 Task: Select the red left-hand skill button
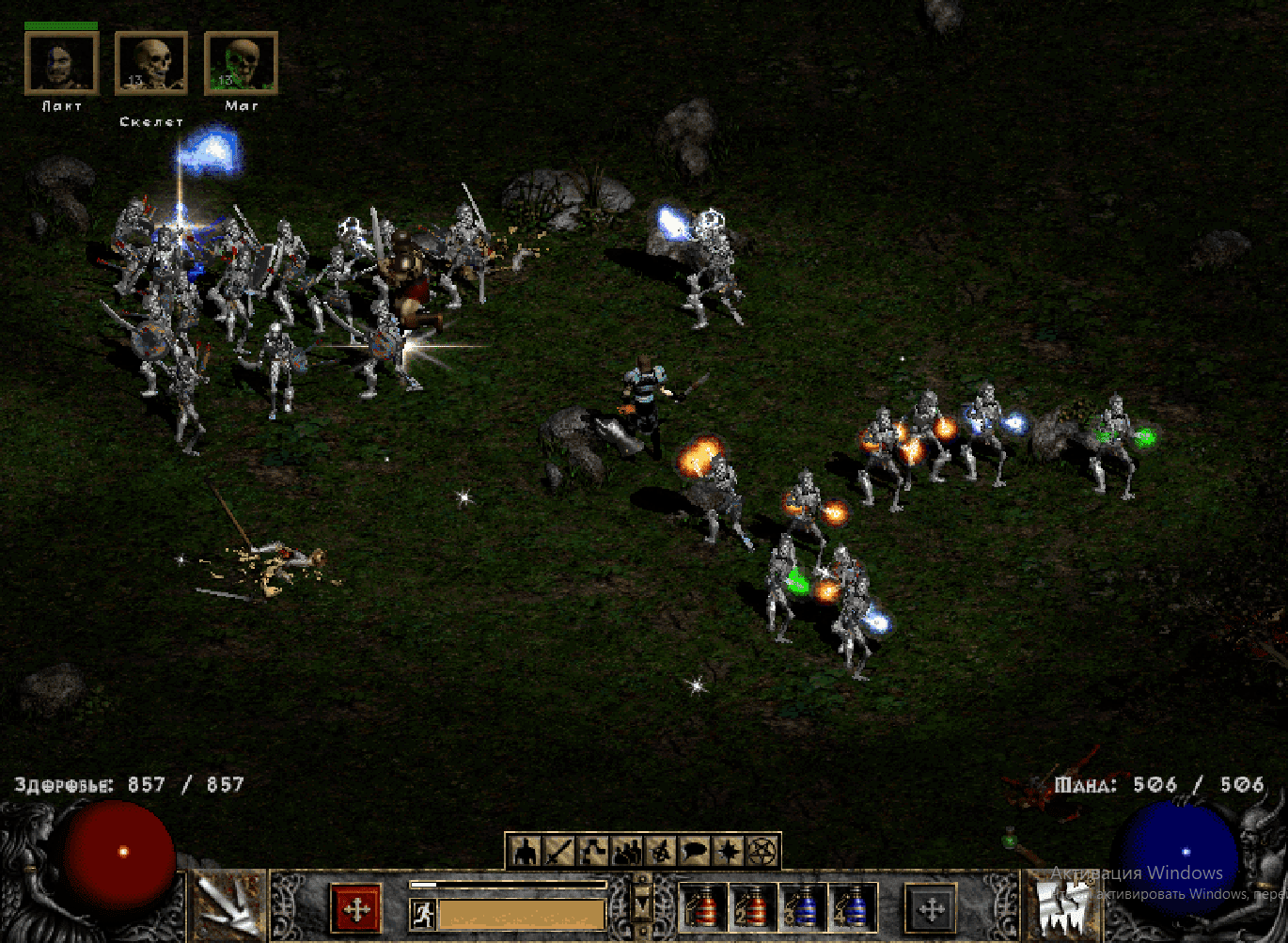click(x=356, y=909)
